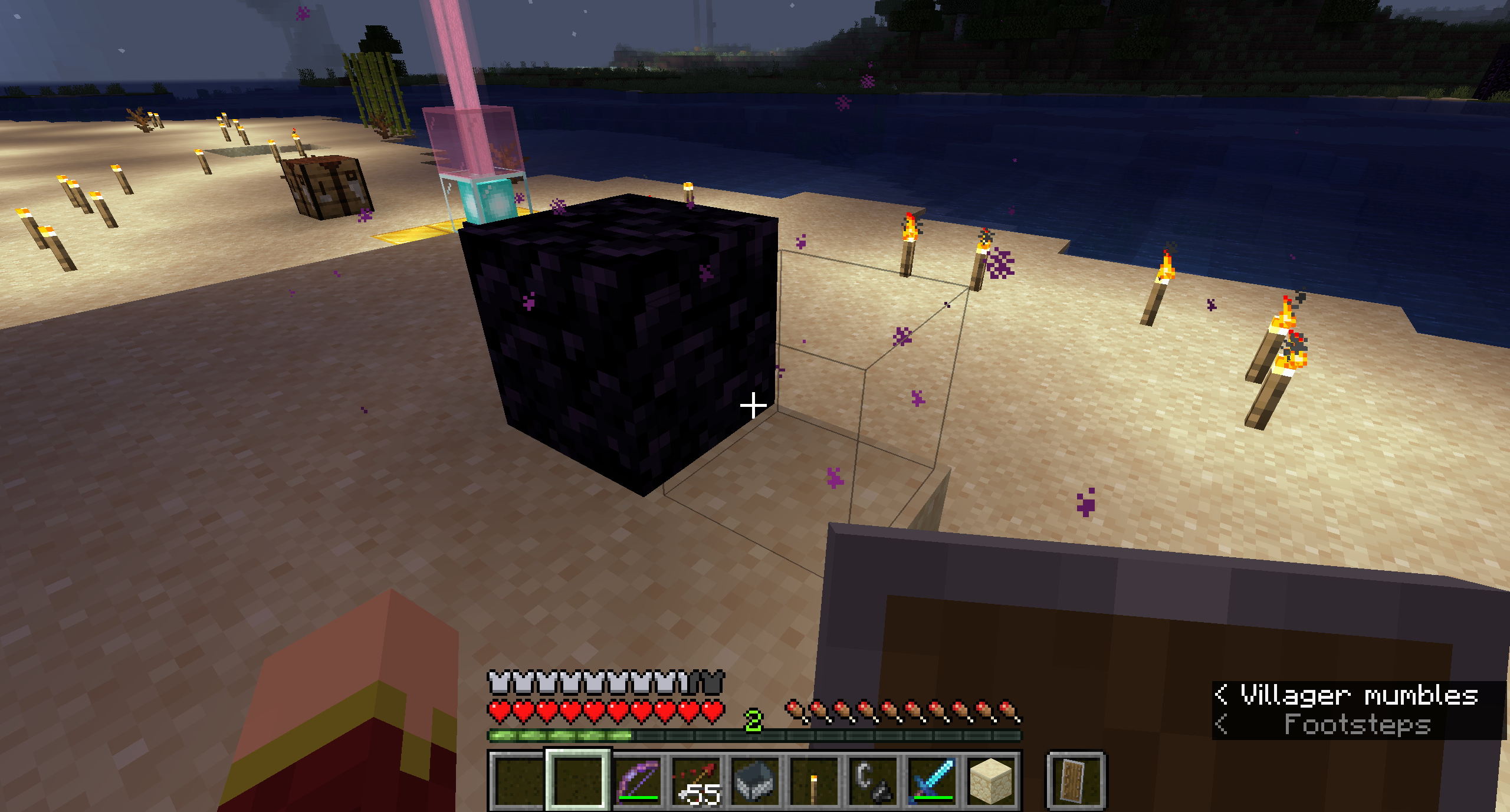Image resolution: width=1510 pixels, height=812 pixels.
Task: Click the off-hand shield slot
Action: point(1075,781)
